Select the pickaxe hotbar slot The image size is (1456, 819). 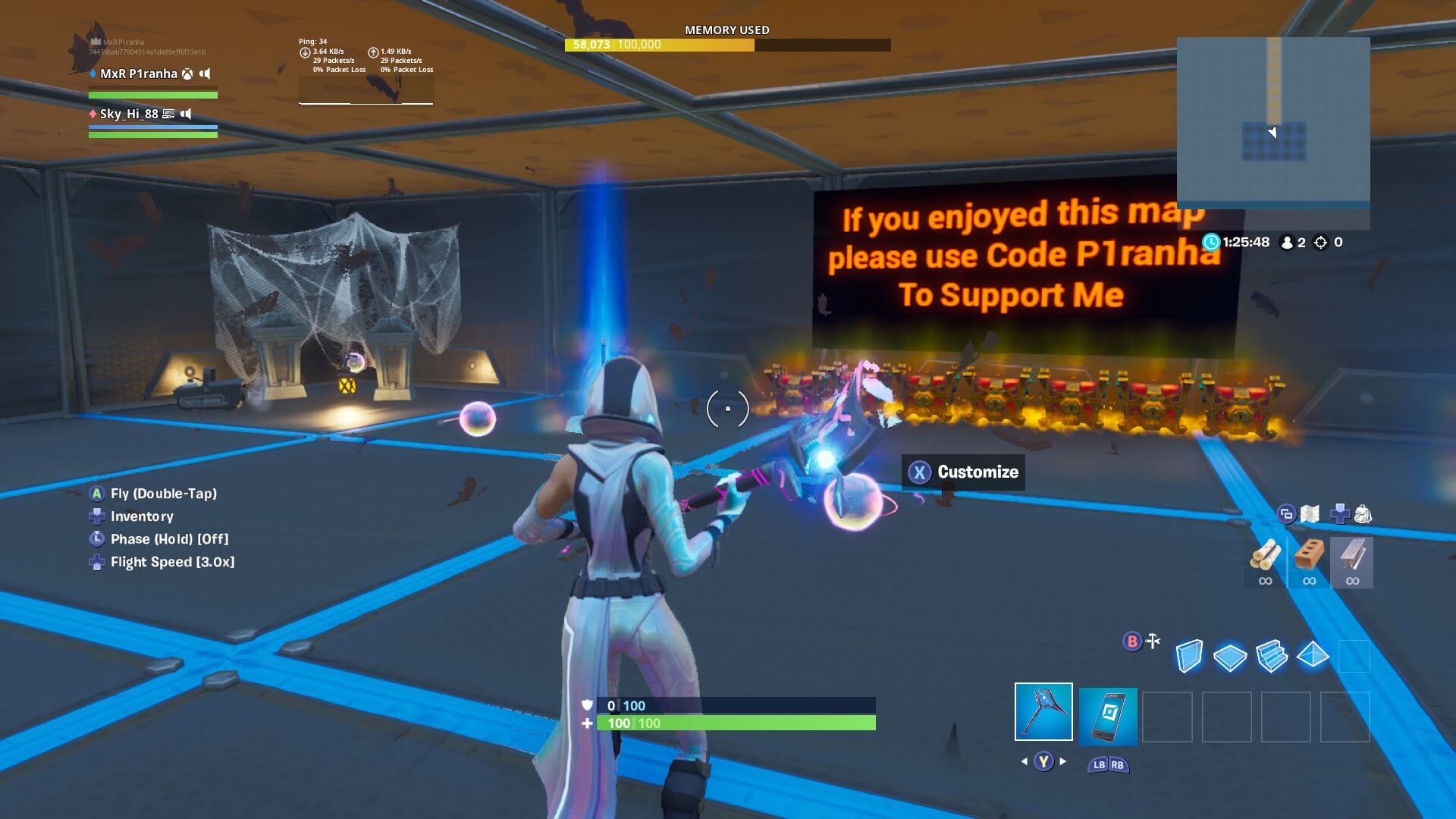coord(1043,713)
